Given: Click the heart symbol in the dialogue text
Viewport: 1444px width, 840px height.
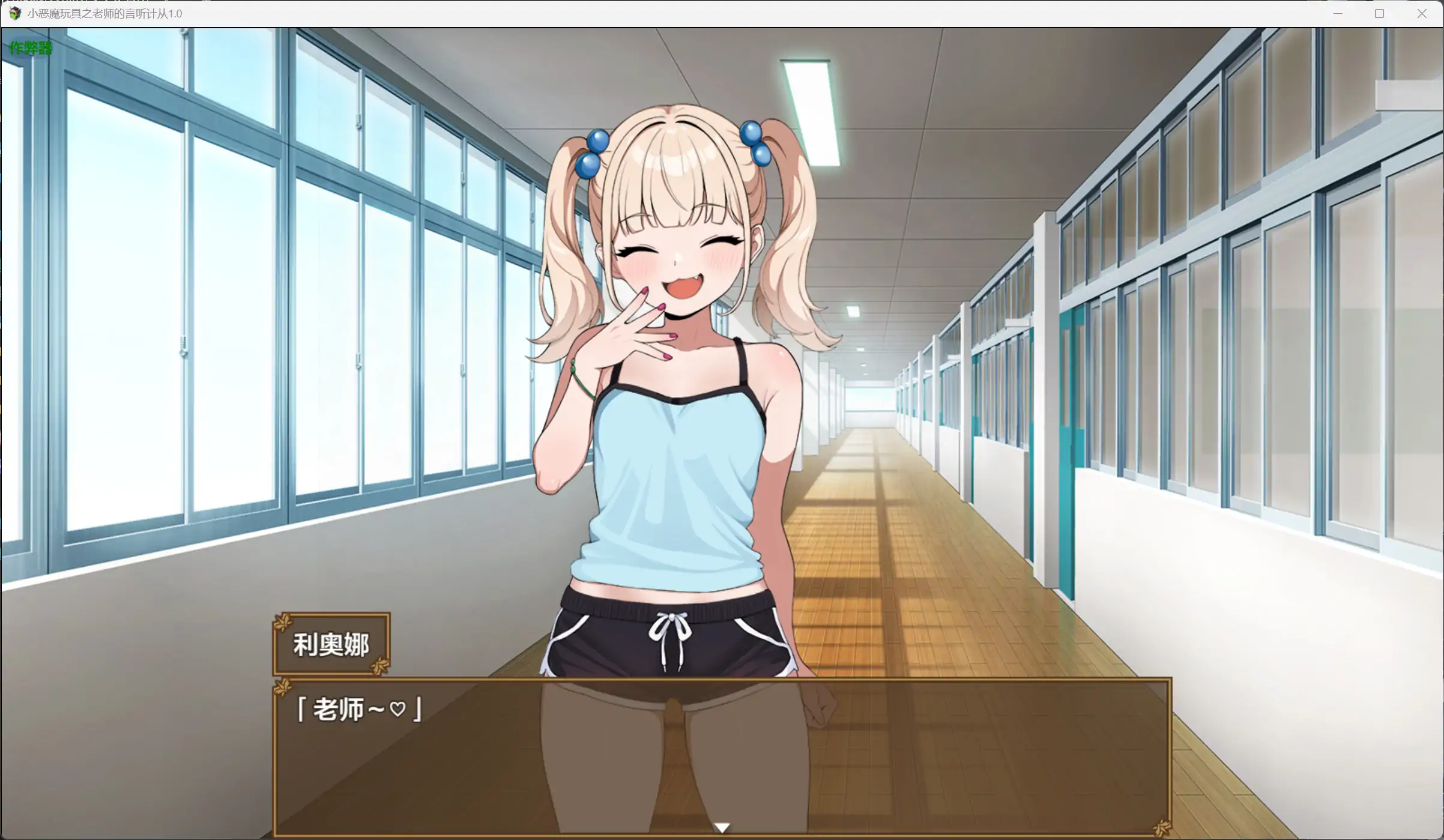Looking at the screenshot, I should (x=399, y=710).
